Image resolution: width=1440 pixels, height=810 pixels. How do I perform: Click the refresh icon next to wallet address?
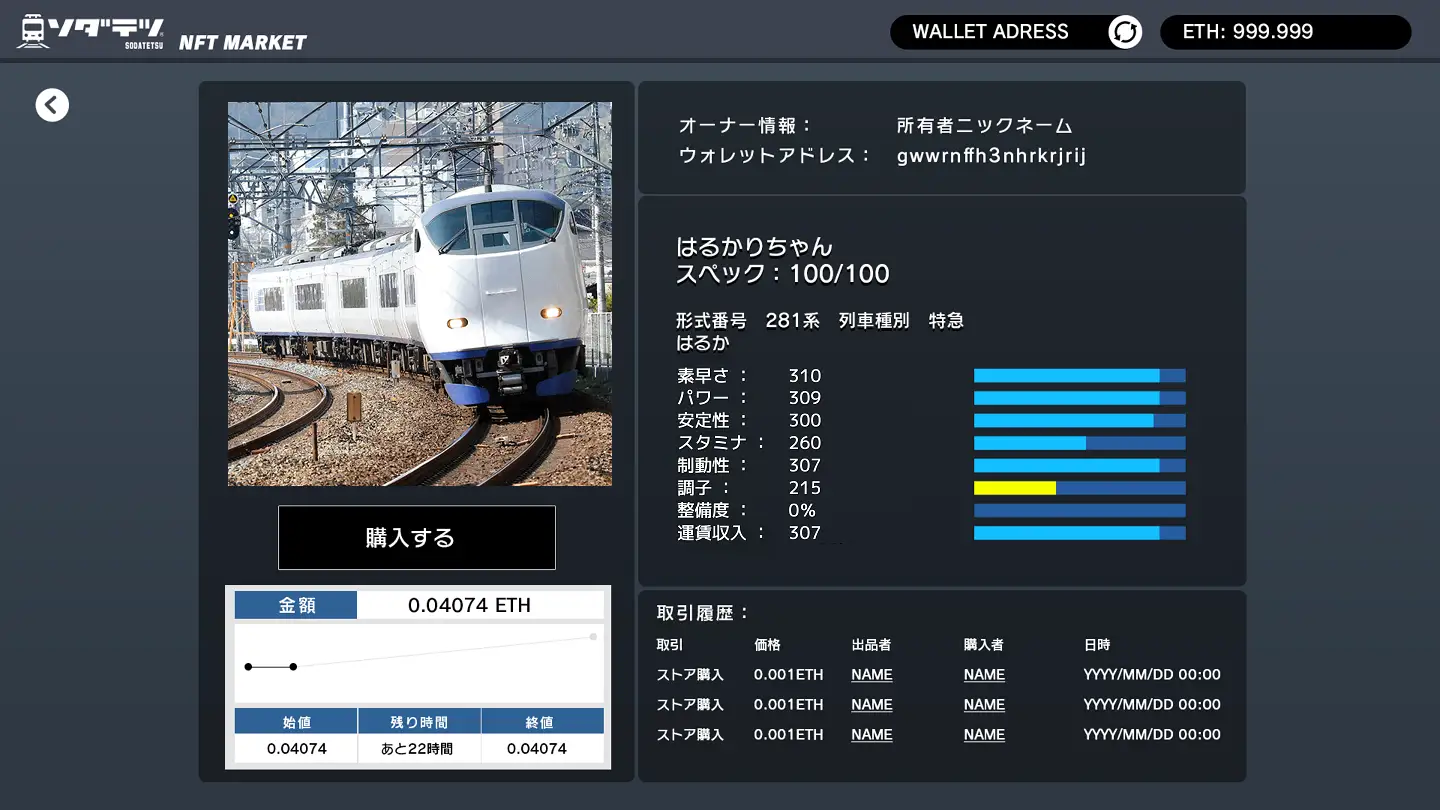coord(1124,31)
